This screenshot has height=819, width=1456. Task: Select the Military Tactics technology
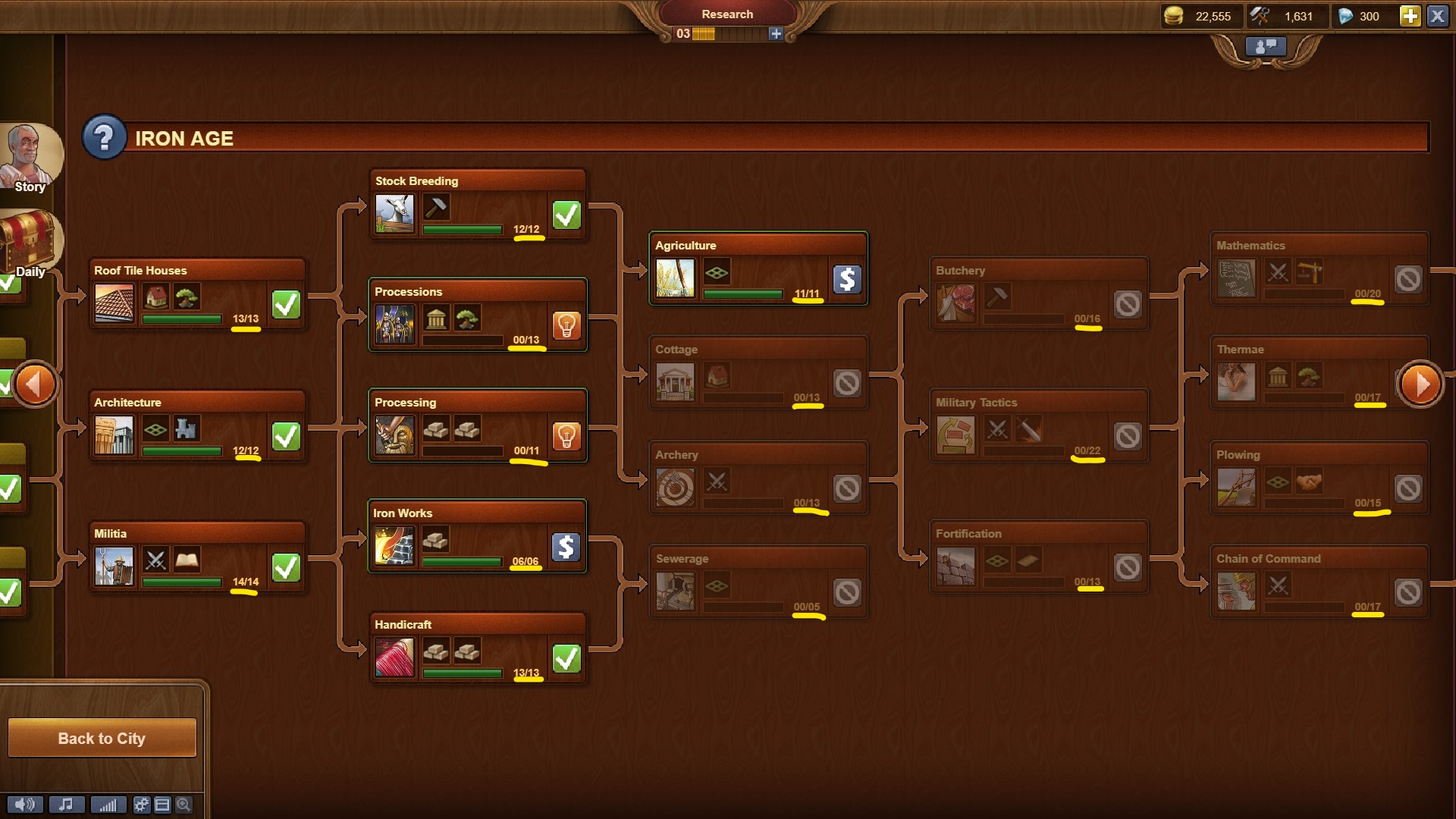[x=1039, y=426]
